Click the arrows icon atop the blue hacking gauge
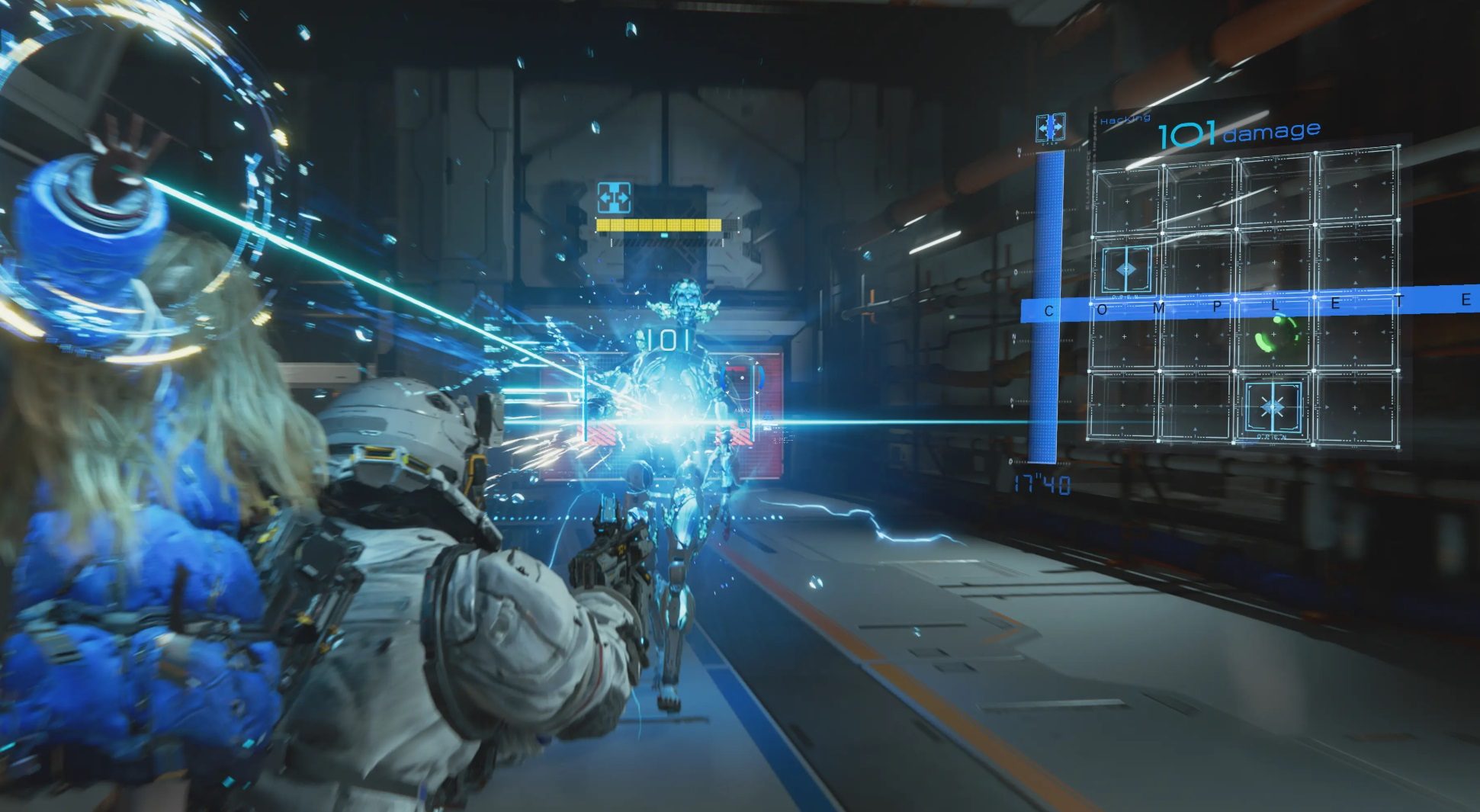Image resolution: width=1480 pixels, height=812 pixels. coord(1050,127)
